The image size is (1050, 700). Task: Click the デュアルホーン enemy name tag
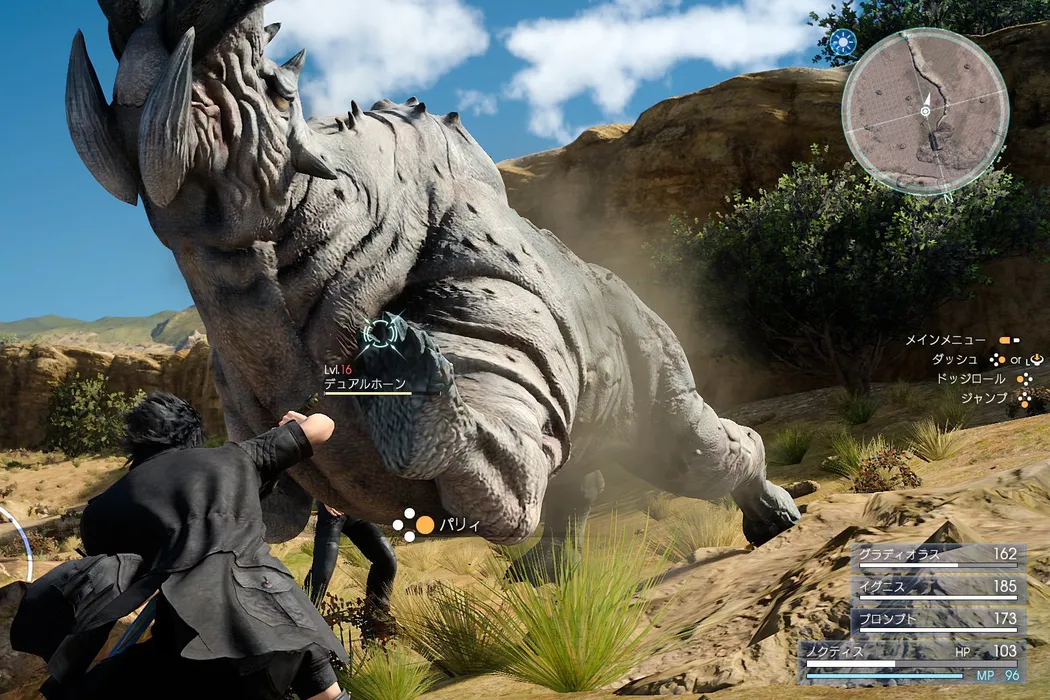coord(367,383)
